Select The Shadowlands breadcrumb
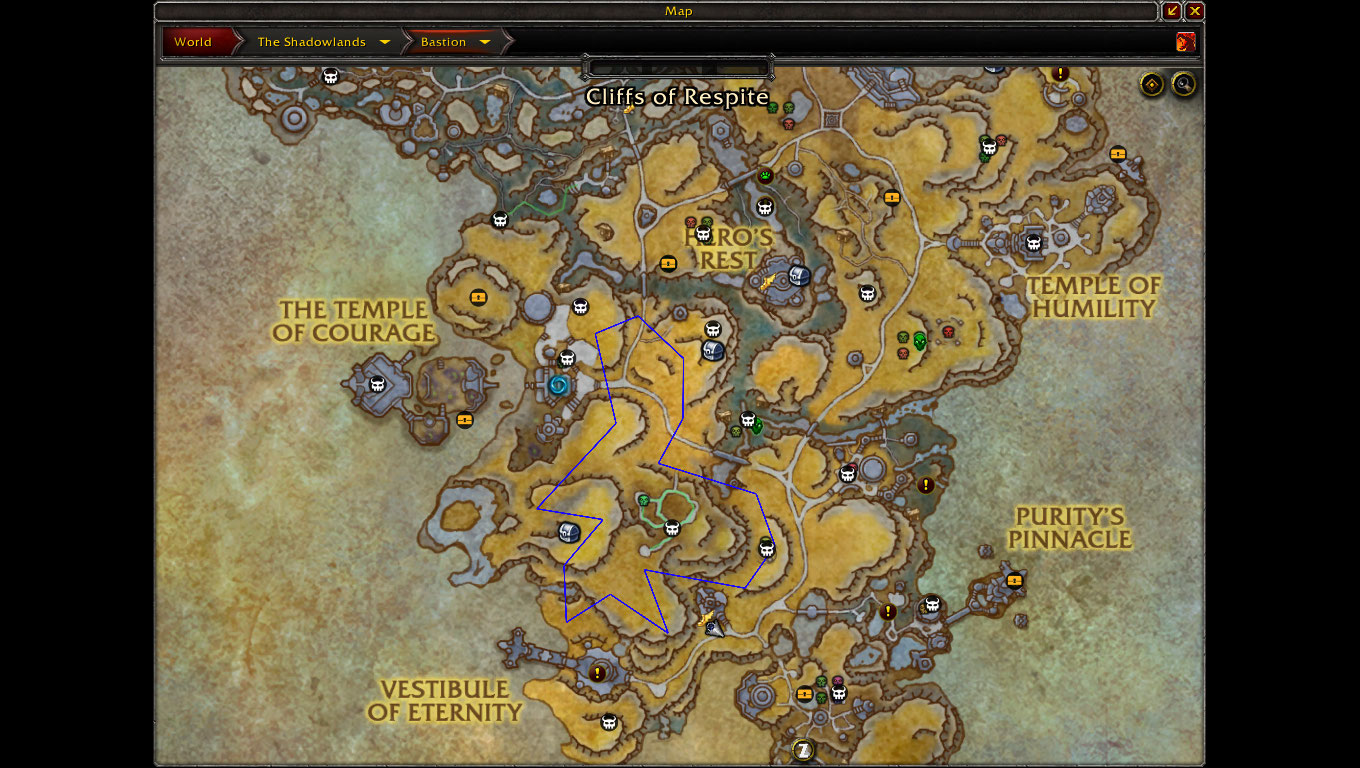The width and height of the screenshot is (1360, 768). pos(310,42)
